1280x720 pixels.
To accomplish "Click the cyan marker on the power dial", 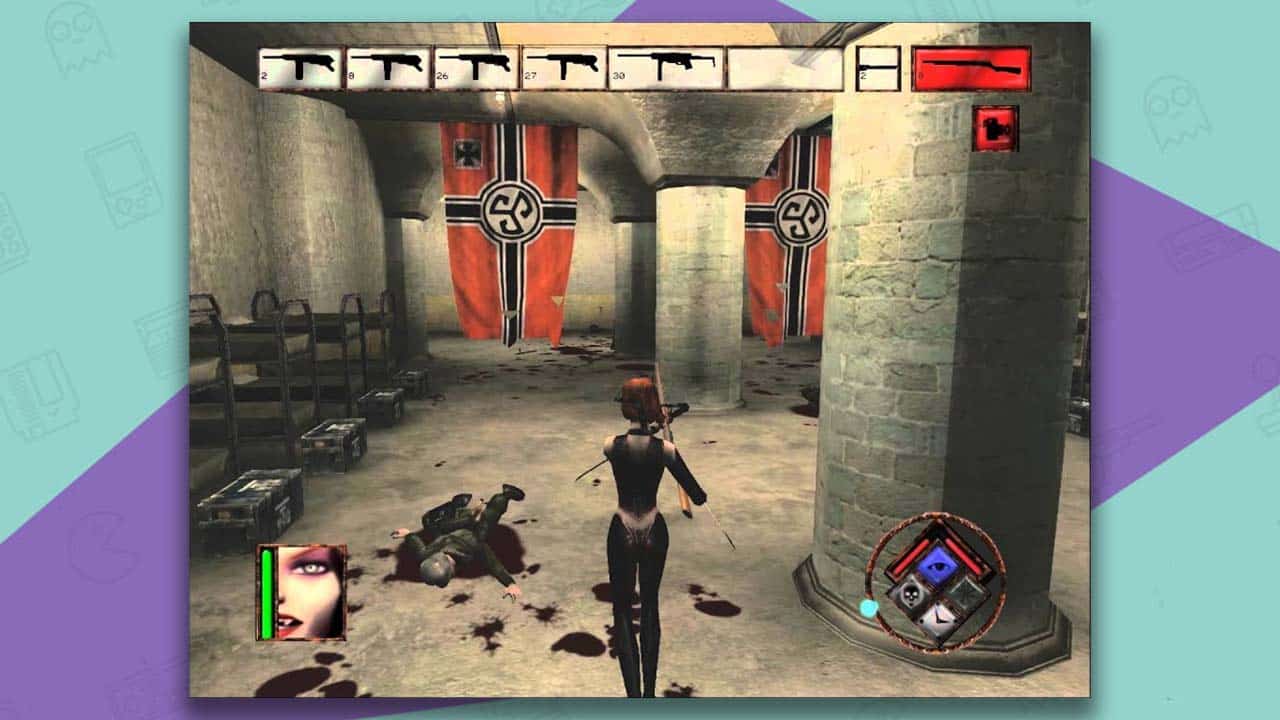I will click(x=869, y=607).
